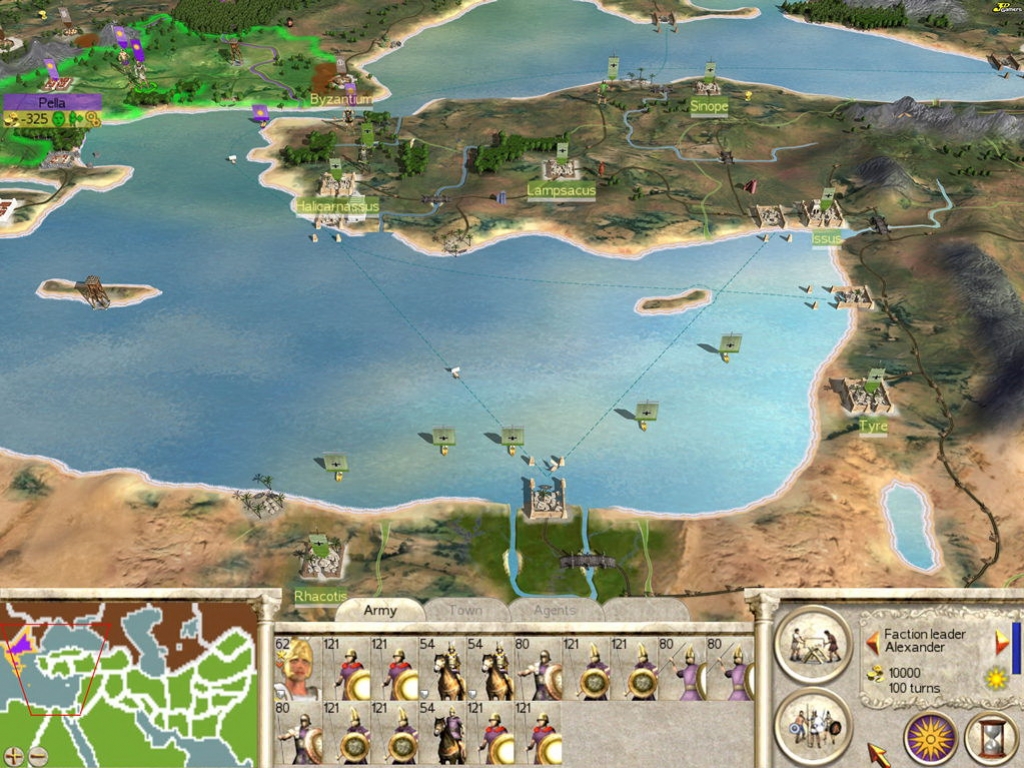Open the Town tab
Viewport: 1024px width, 768px height.
click(x=465, y=610)
